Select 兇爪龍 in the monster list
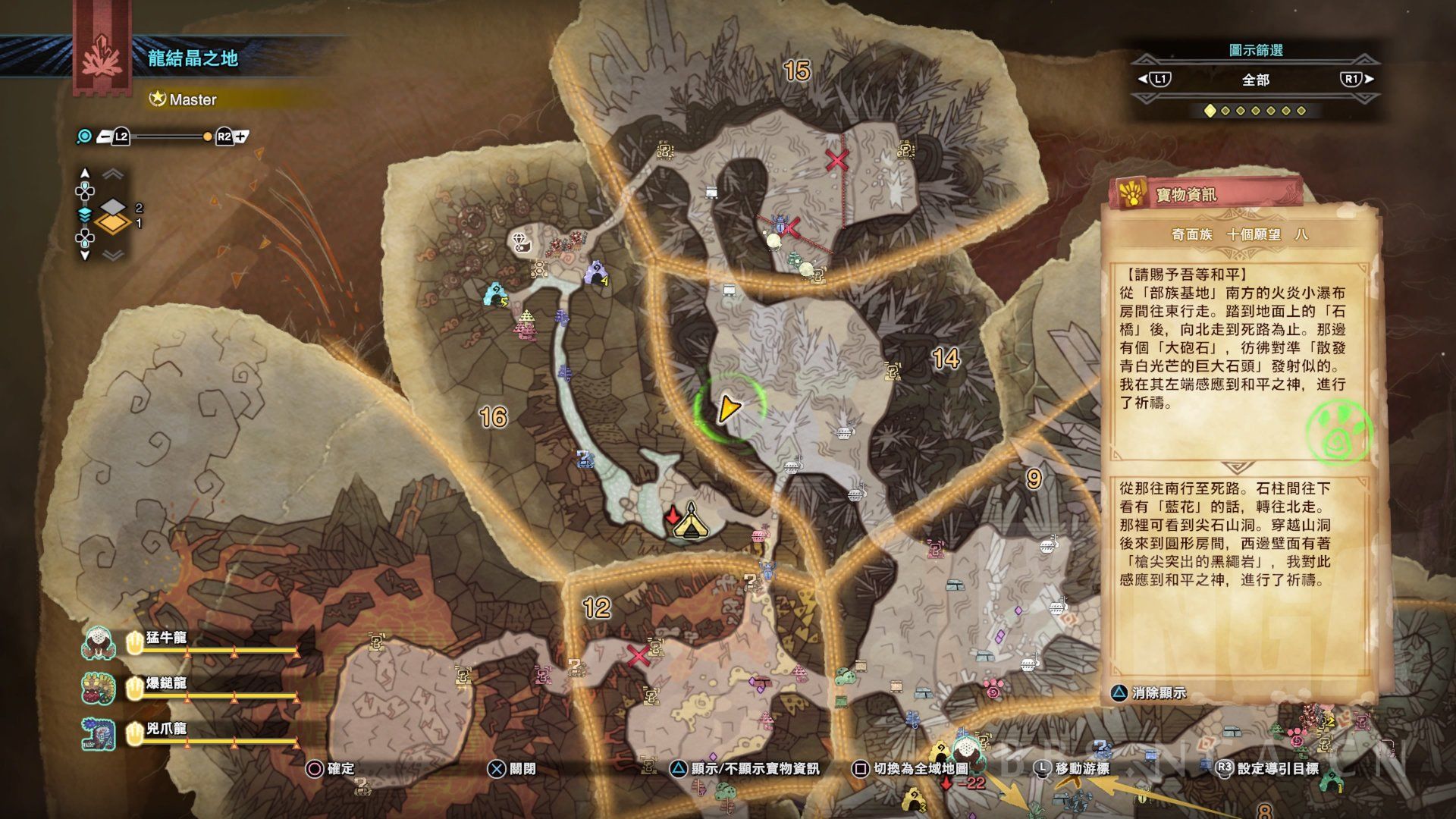The height and width of the screenshot is (819, 1456). click(x=166, y=729)
